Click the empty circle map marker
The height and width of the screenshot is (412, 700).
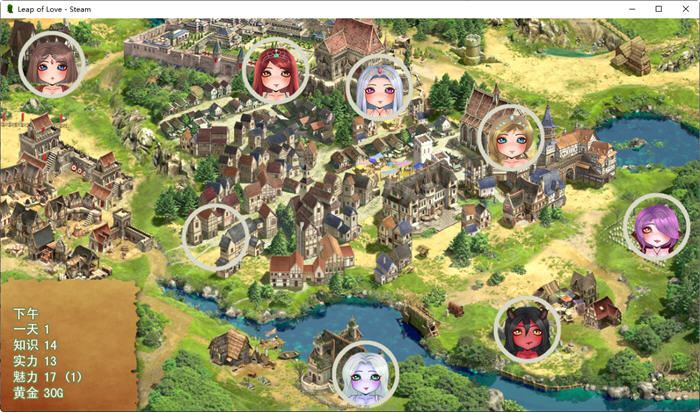[x=216, y=237]
